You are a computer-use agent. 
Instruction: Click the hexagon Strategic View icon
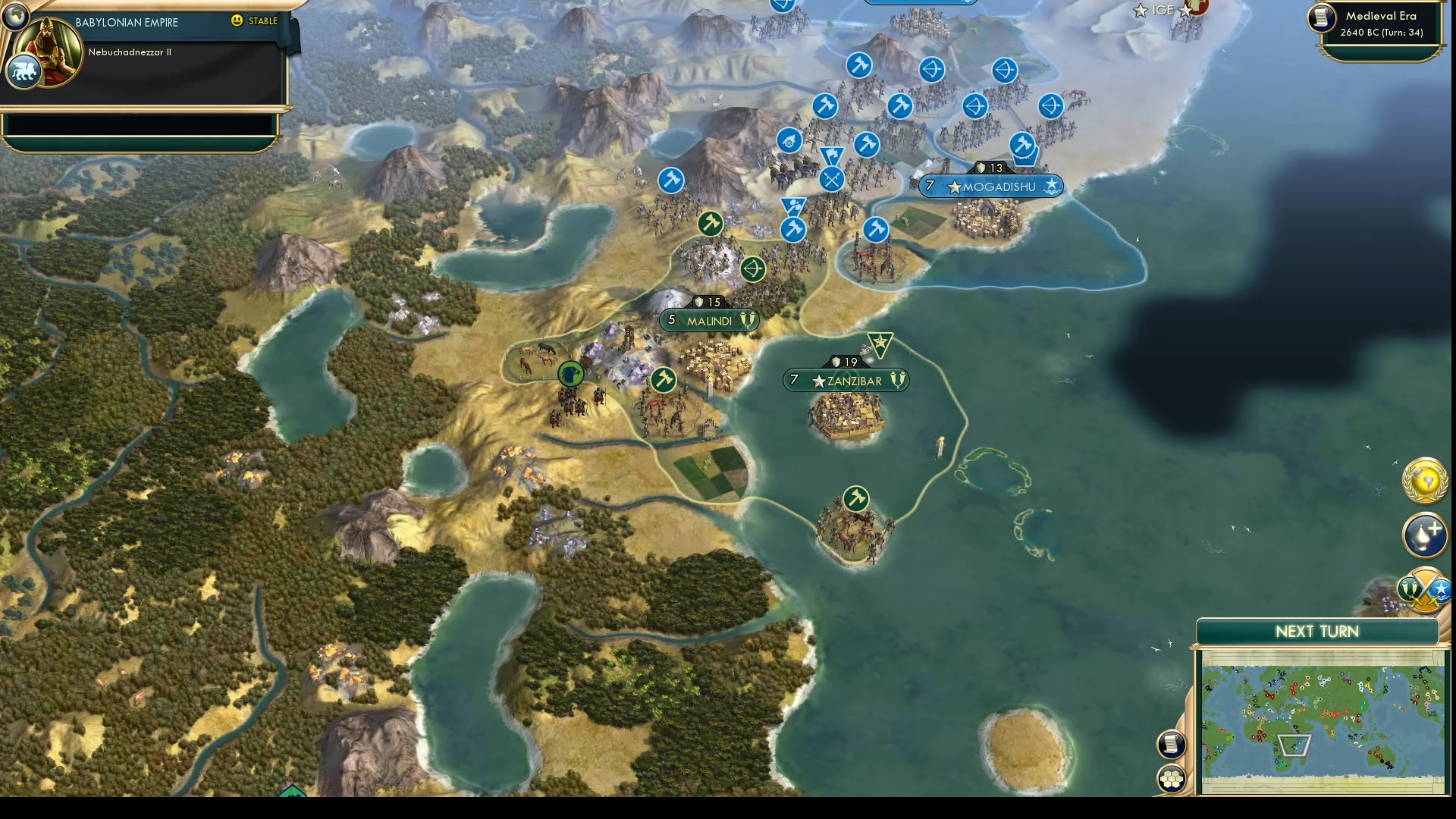tap(1171, 777)
